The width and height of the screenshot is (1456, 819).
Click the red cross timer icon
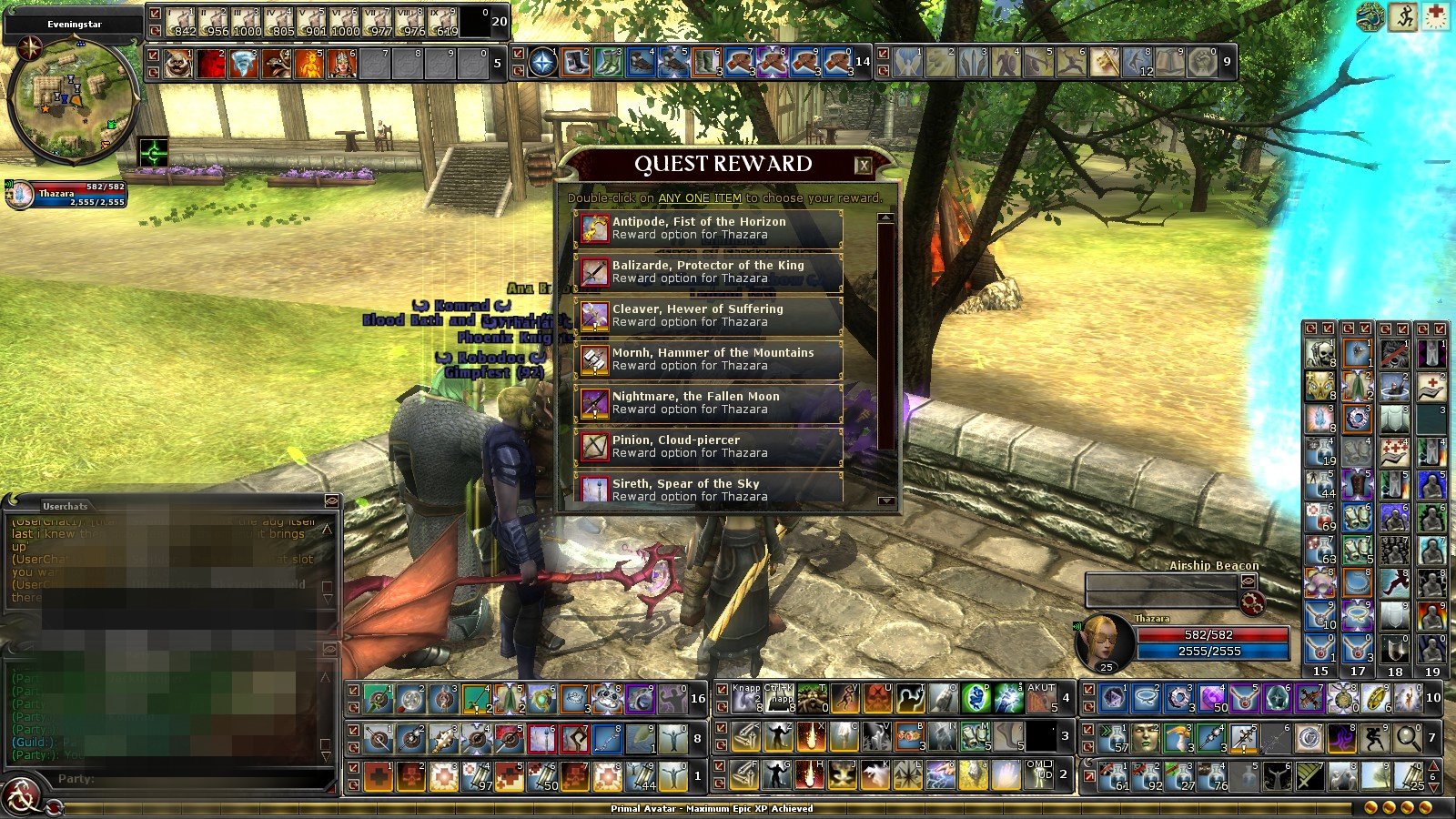[1435, 17]
